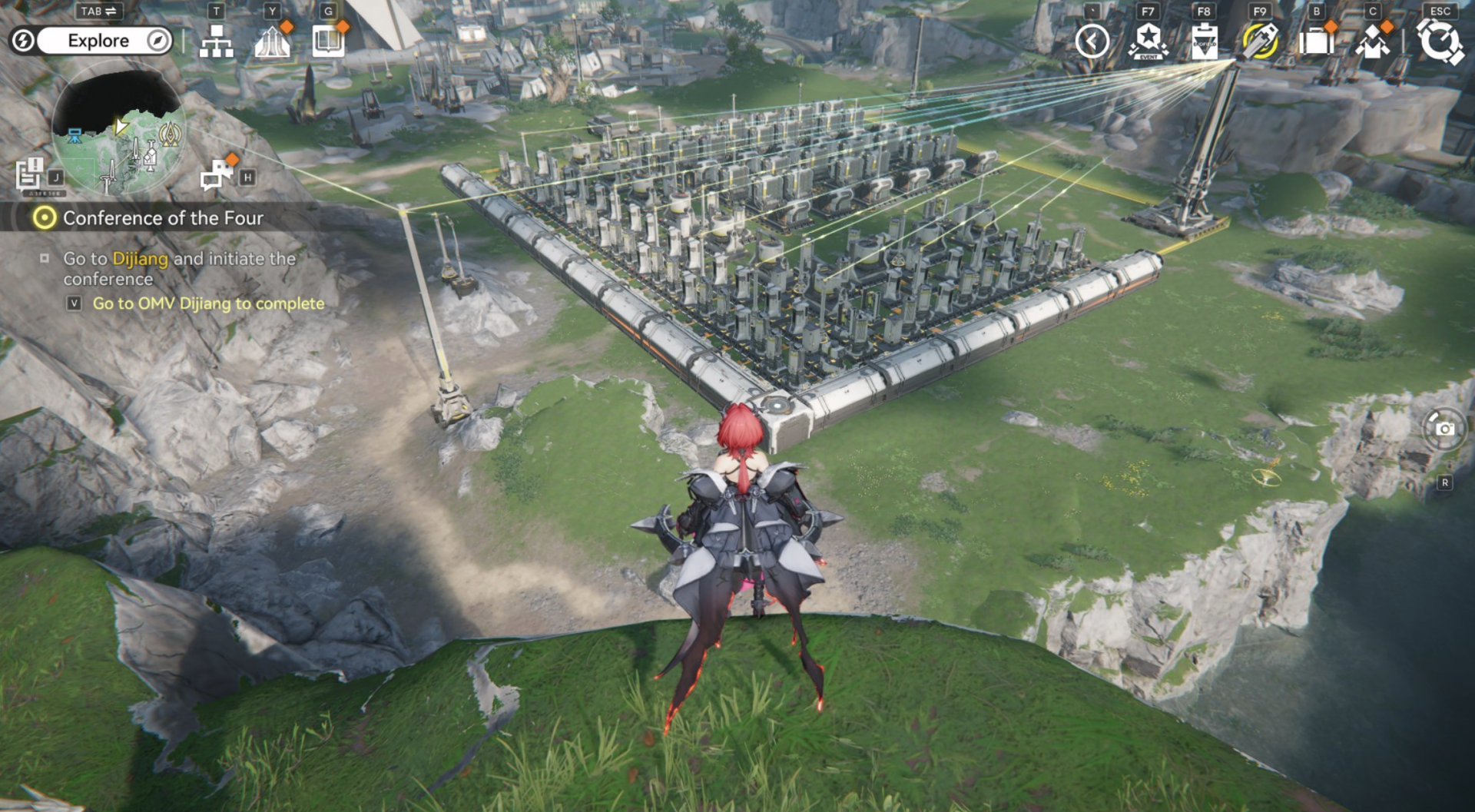The width and height of the screenshot is (1475, 812).
Task: Open the upward arrows building icon
Action: click(x=272, y=41)
